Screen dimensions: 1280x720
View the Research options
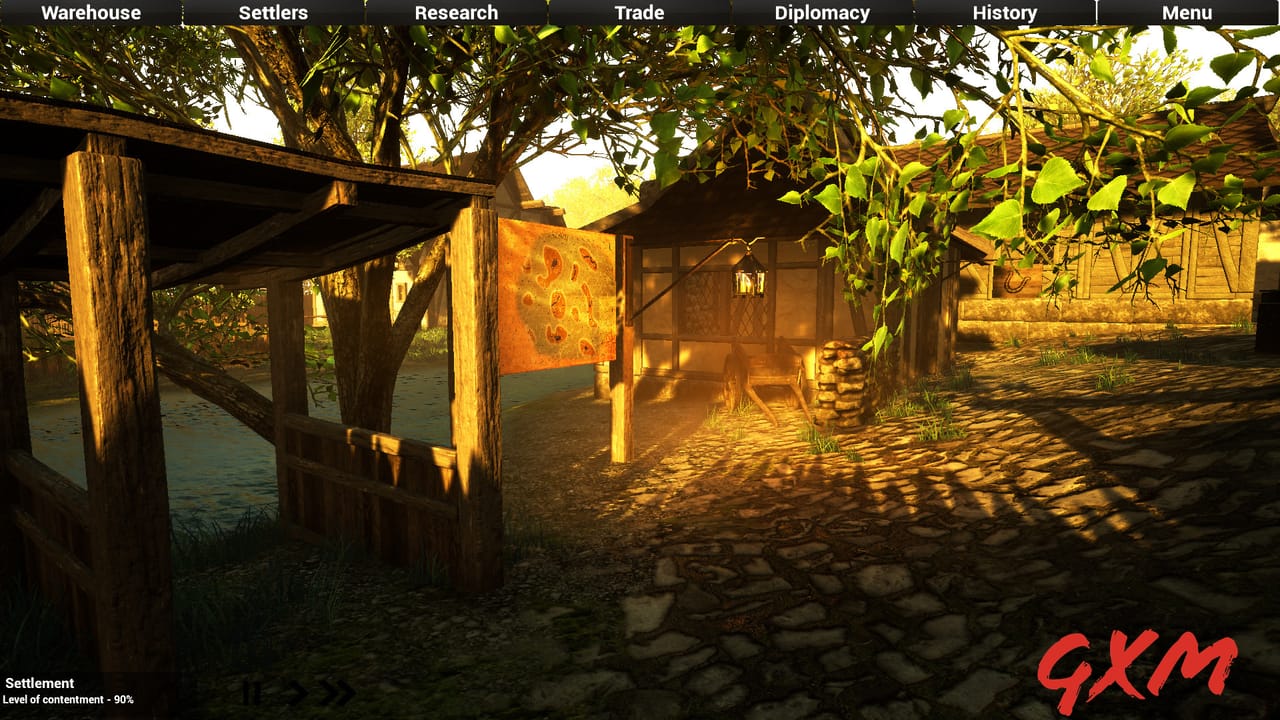pyautogui.click(x=455, y=13)
